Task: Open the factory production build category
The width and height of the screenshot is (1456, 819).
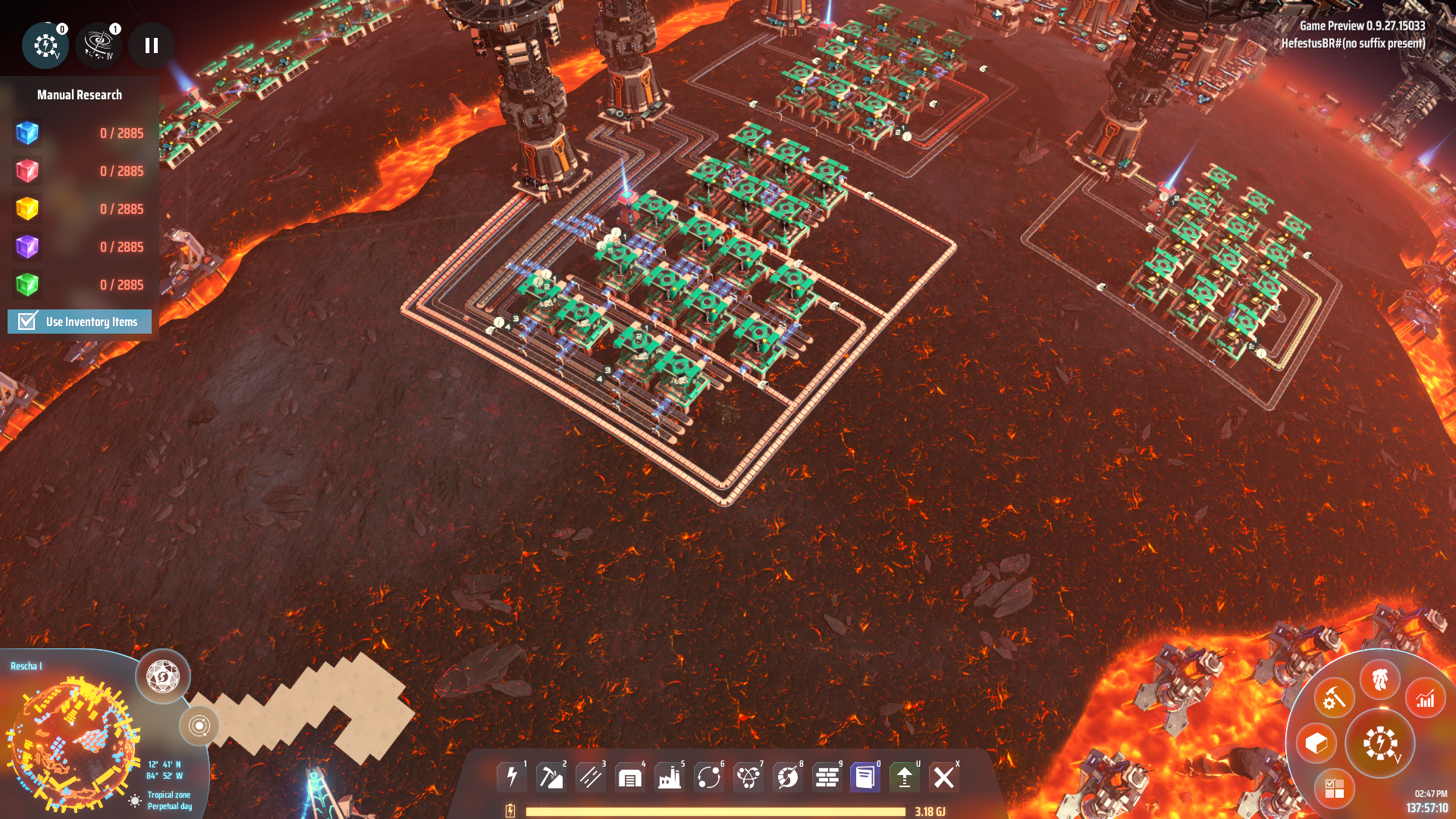Action: (670, 777)
